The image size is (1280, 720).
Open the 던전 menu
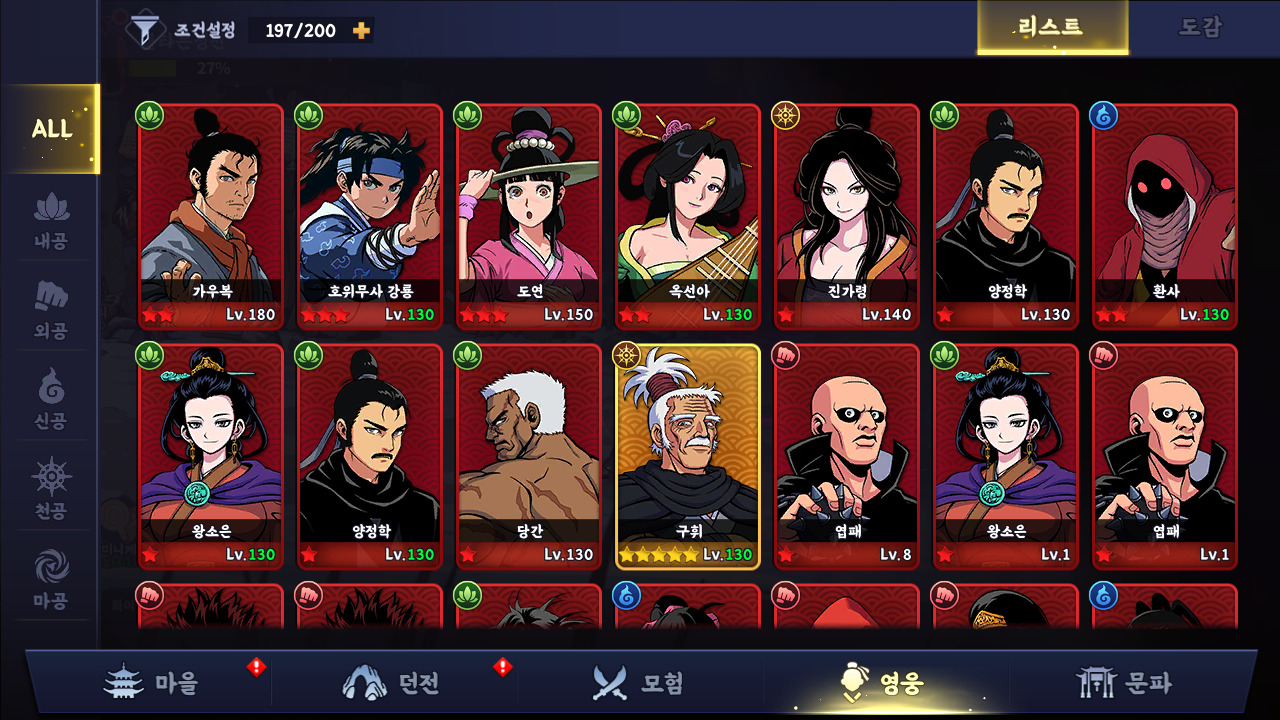[x=393, y=683]
